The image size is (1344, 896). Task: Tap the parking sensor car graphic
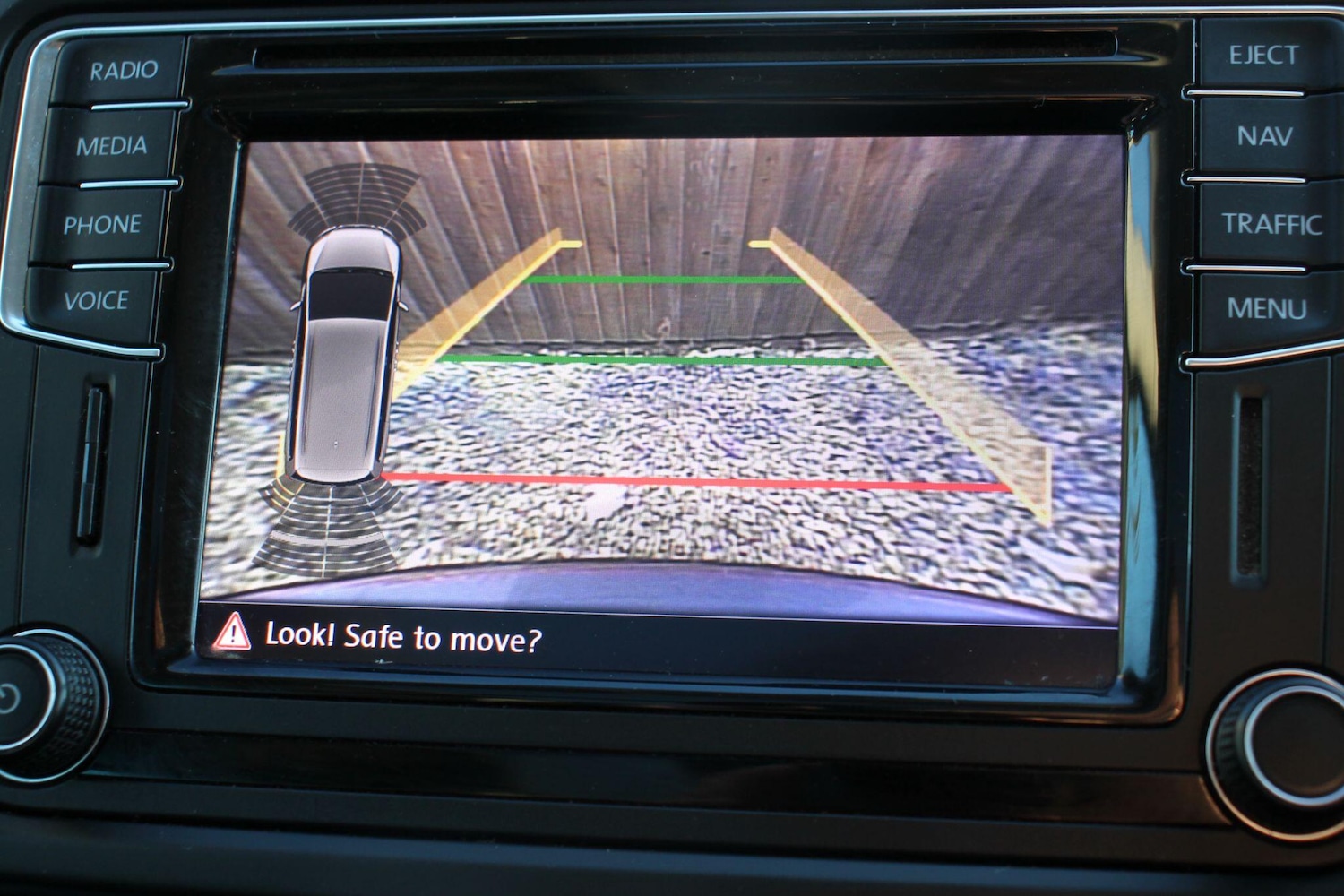(x=347, y=358)
